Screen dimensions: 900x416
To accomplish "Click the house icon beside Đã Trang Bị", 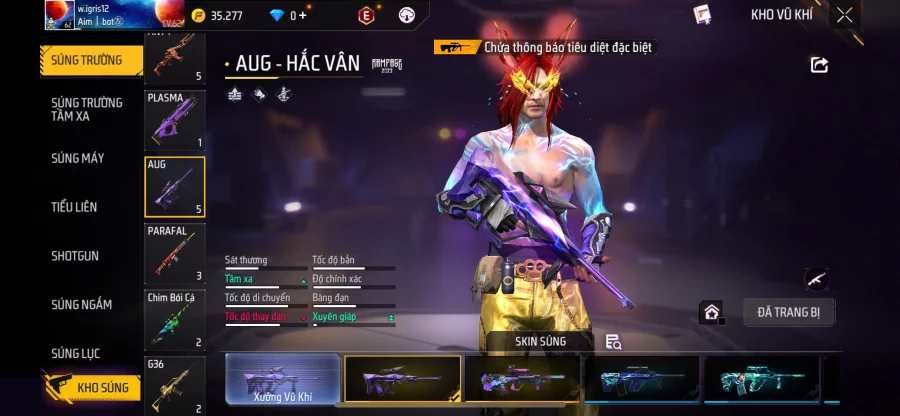I will [711, 313].
